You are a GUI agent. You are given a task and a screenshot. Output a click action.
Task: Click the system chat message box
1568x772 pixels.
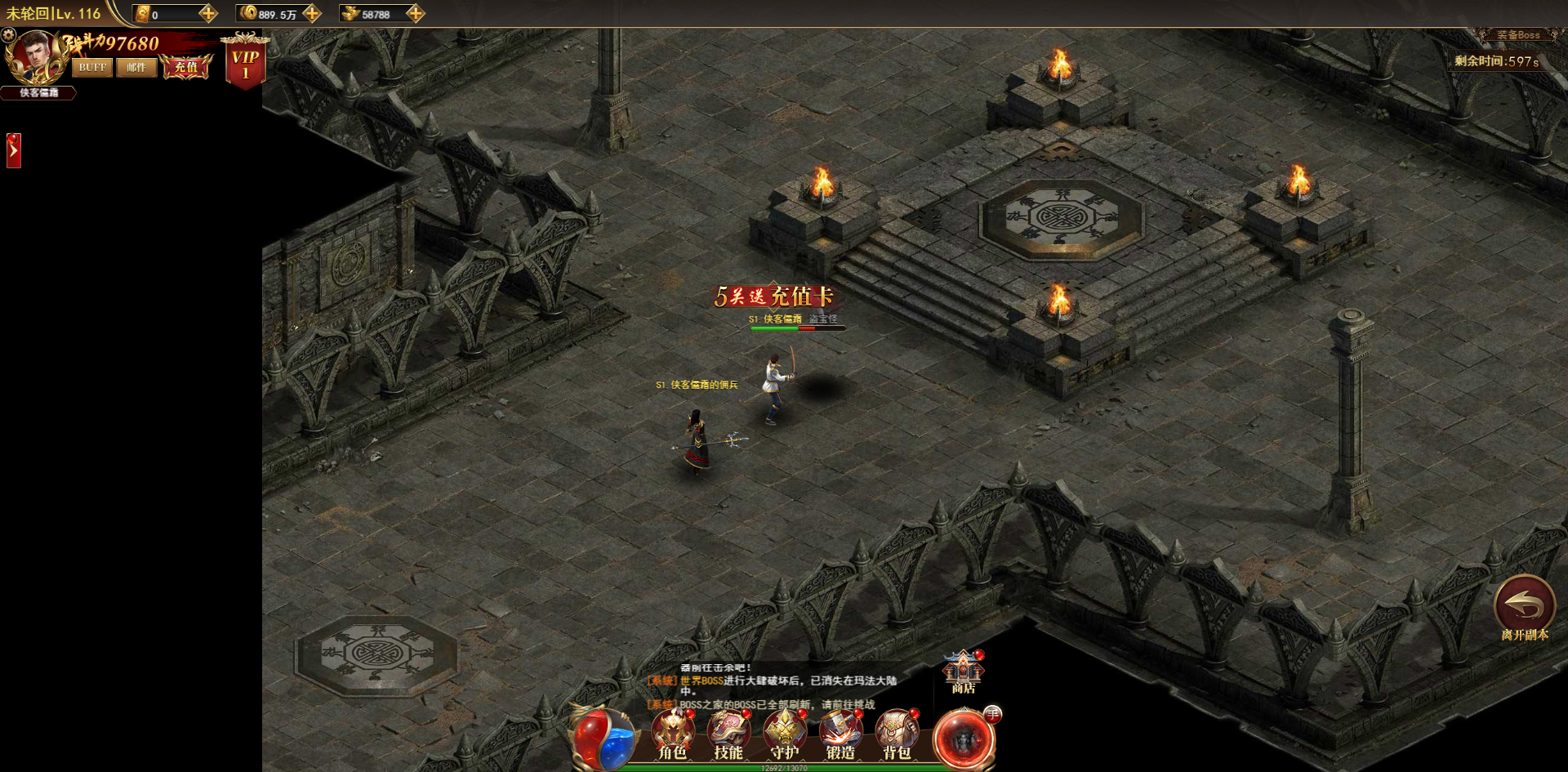[784, 686]
